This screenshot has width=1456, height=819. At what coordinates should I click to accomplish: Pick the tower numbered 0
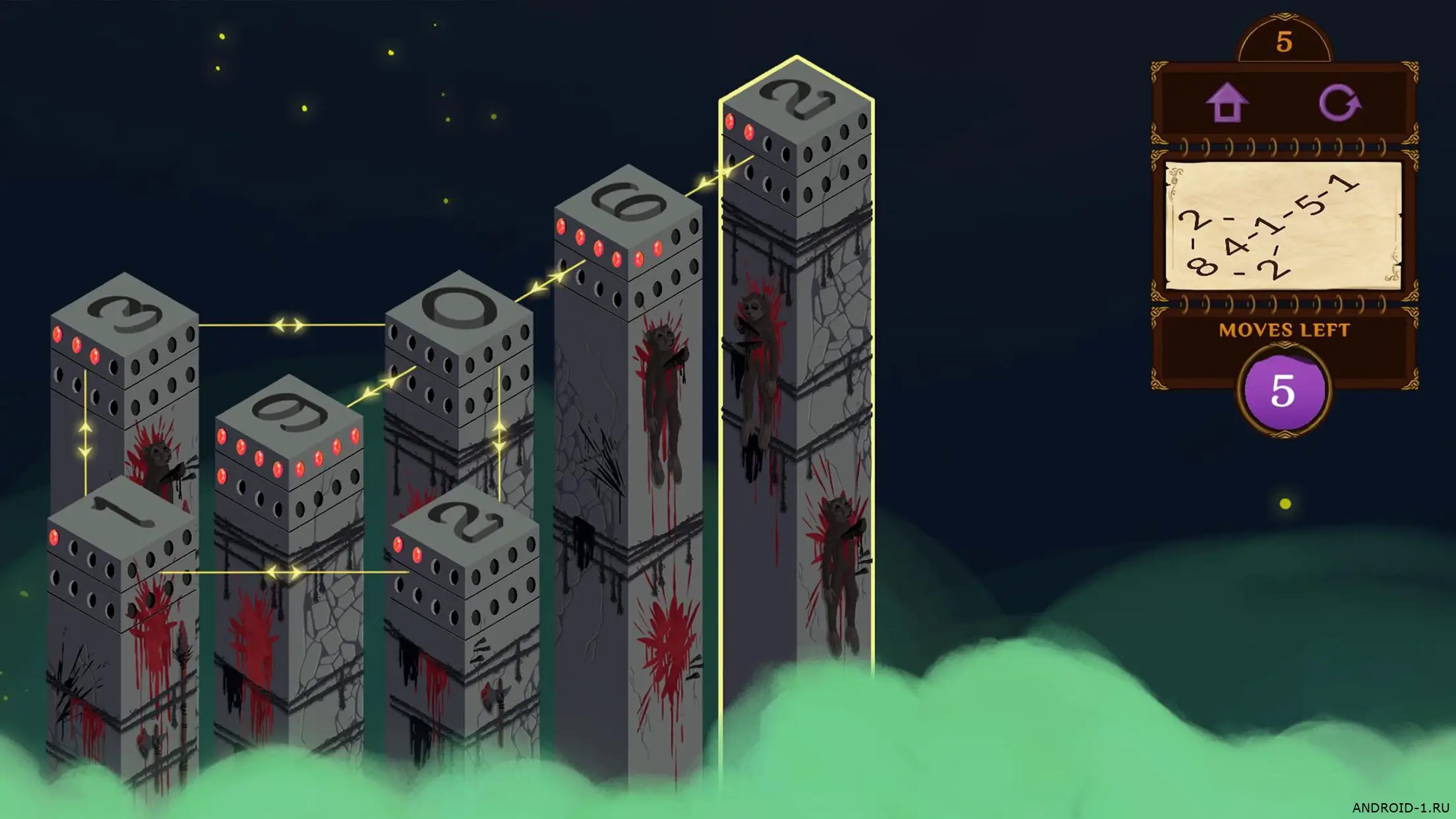pos(459,309)
